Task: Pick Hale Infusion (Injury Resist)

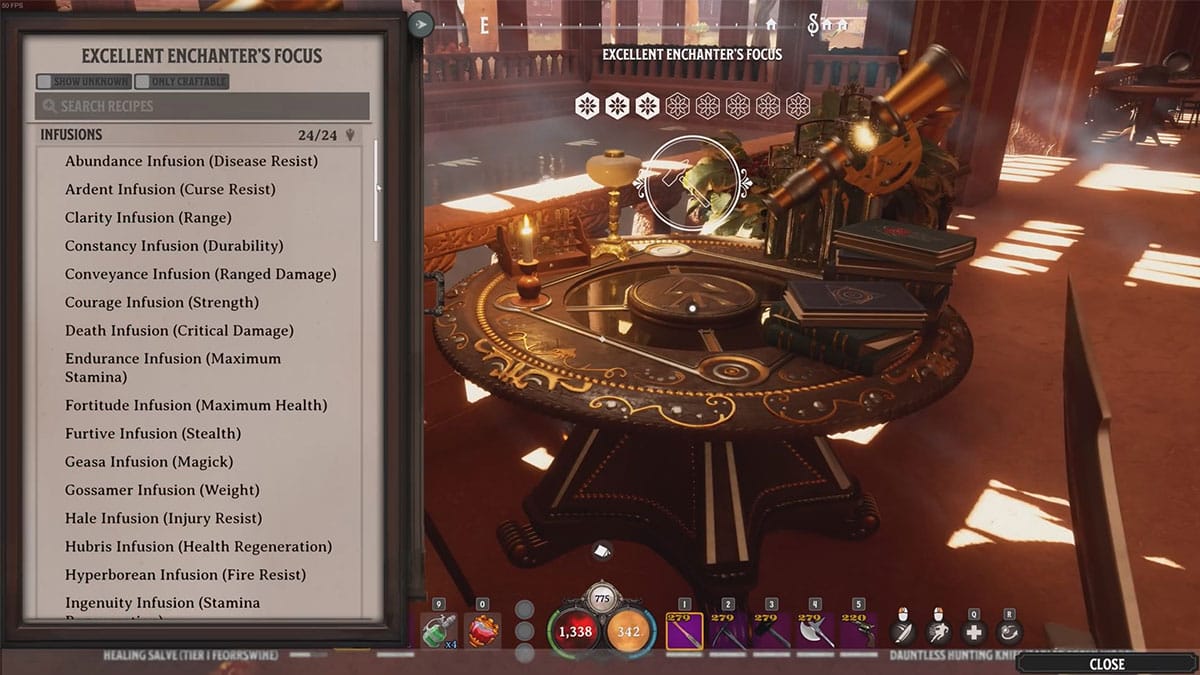Action: 163,518
